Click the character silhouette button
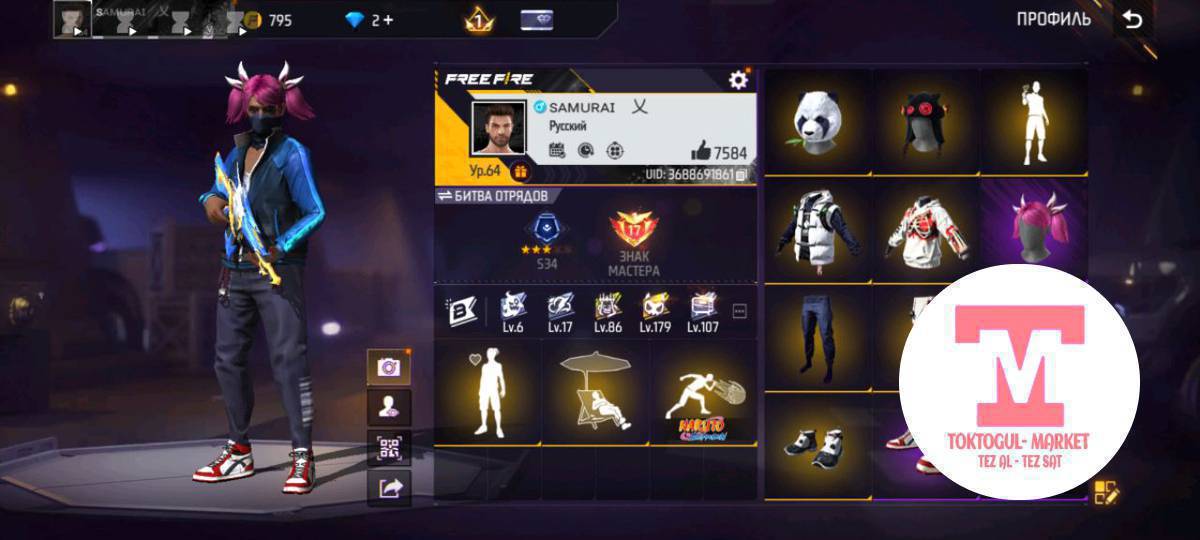1200x540 pixels. (389, 407)
